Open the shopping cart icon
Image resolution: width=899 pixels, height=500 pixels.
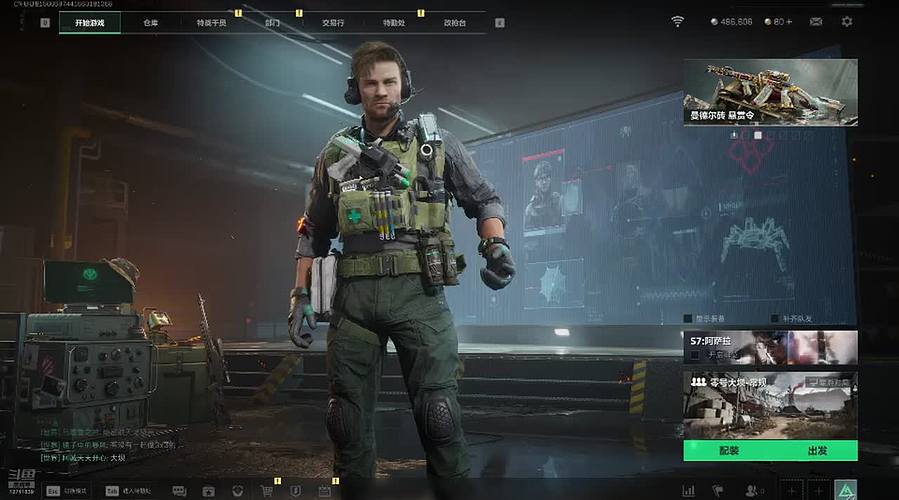point(267,491)
